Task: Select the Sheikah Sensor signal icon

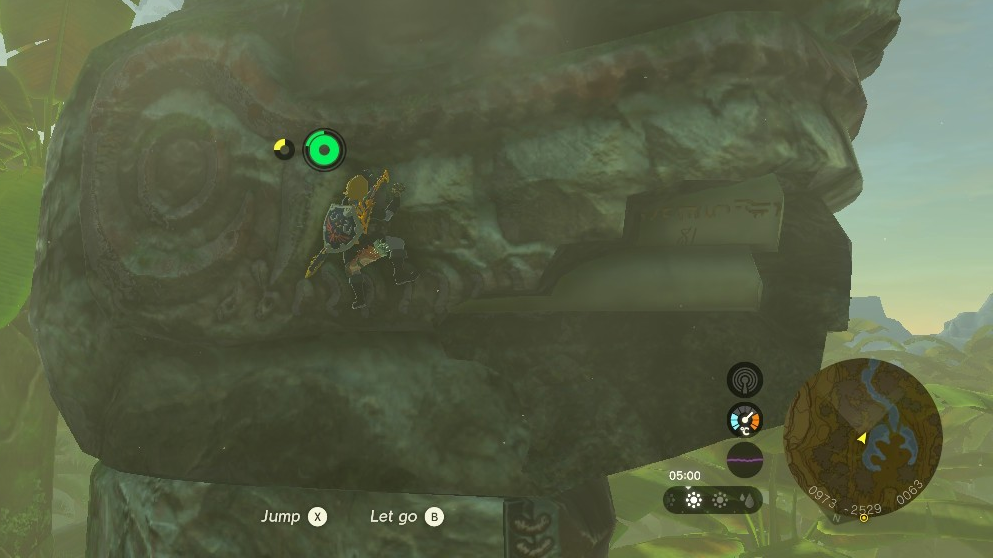Action: point(745,380)
